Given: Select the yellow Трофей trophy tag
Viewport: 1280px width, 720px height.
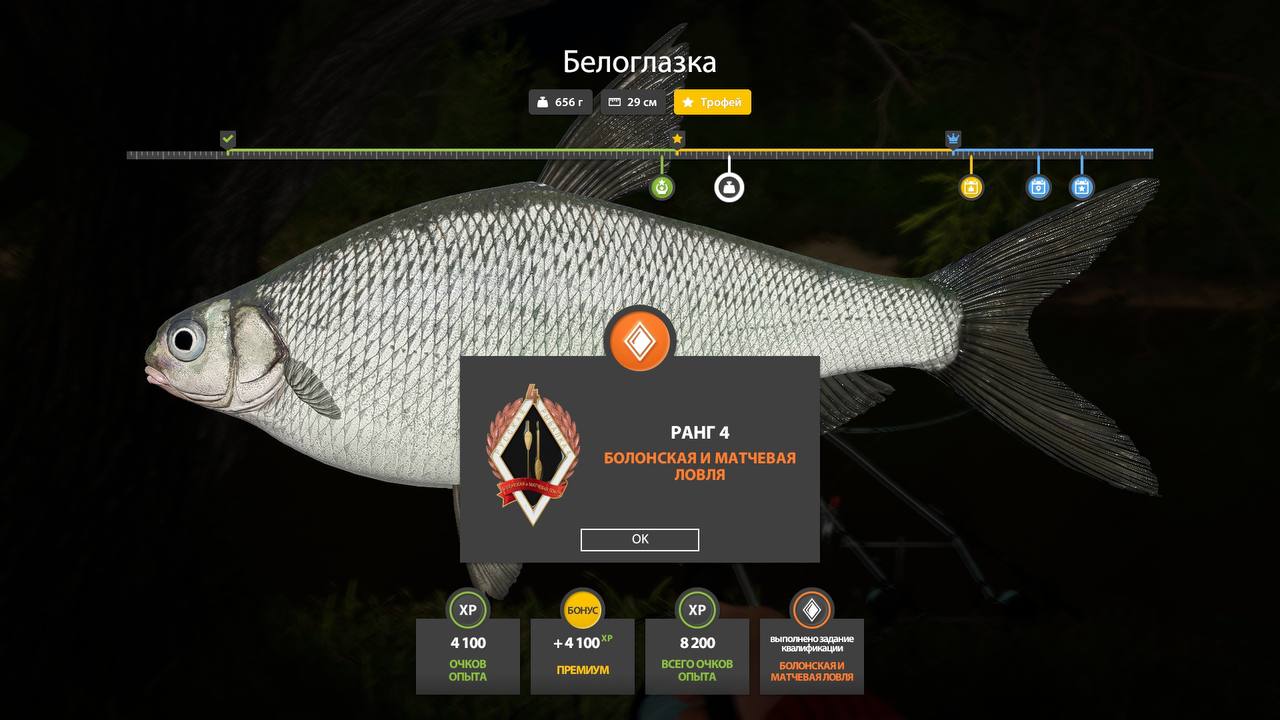Looking at the screenshot, I should 712,102.
